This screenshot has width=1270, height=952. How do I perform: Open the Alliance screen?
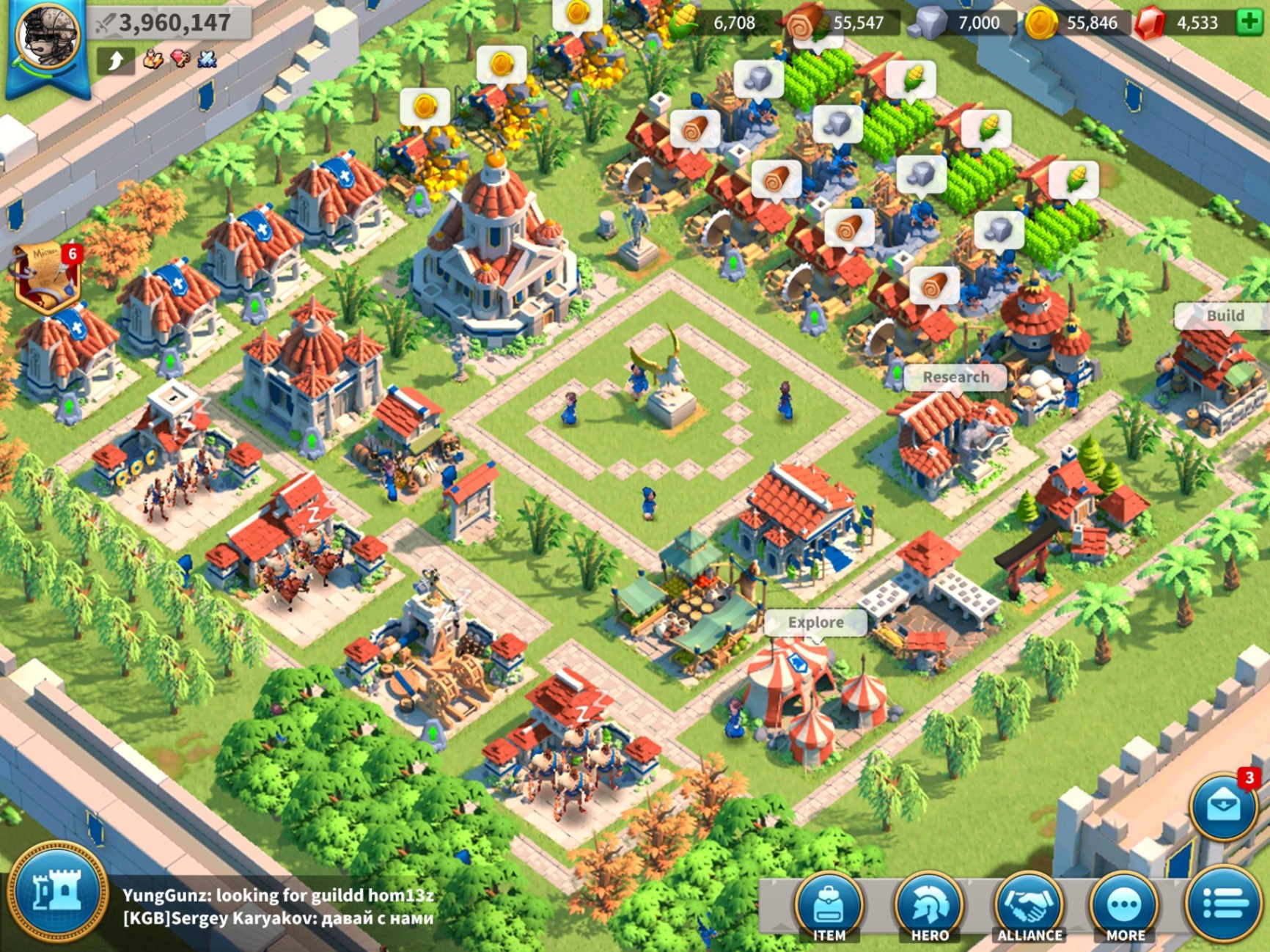click(x=1029, y=909)
